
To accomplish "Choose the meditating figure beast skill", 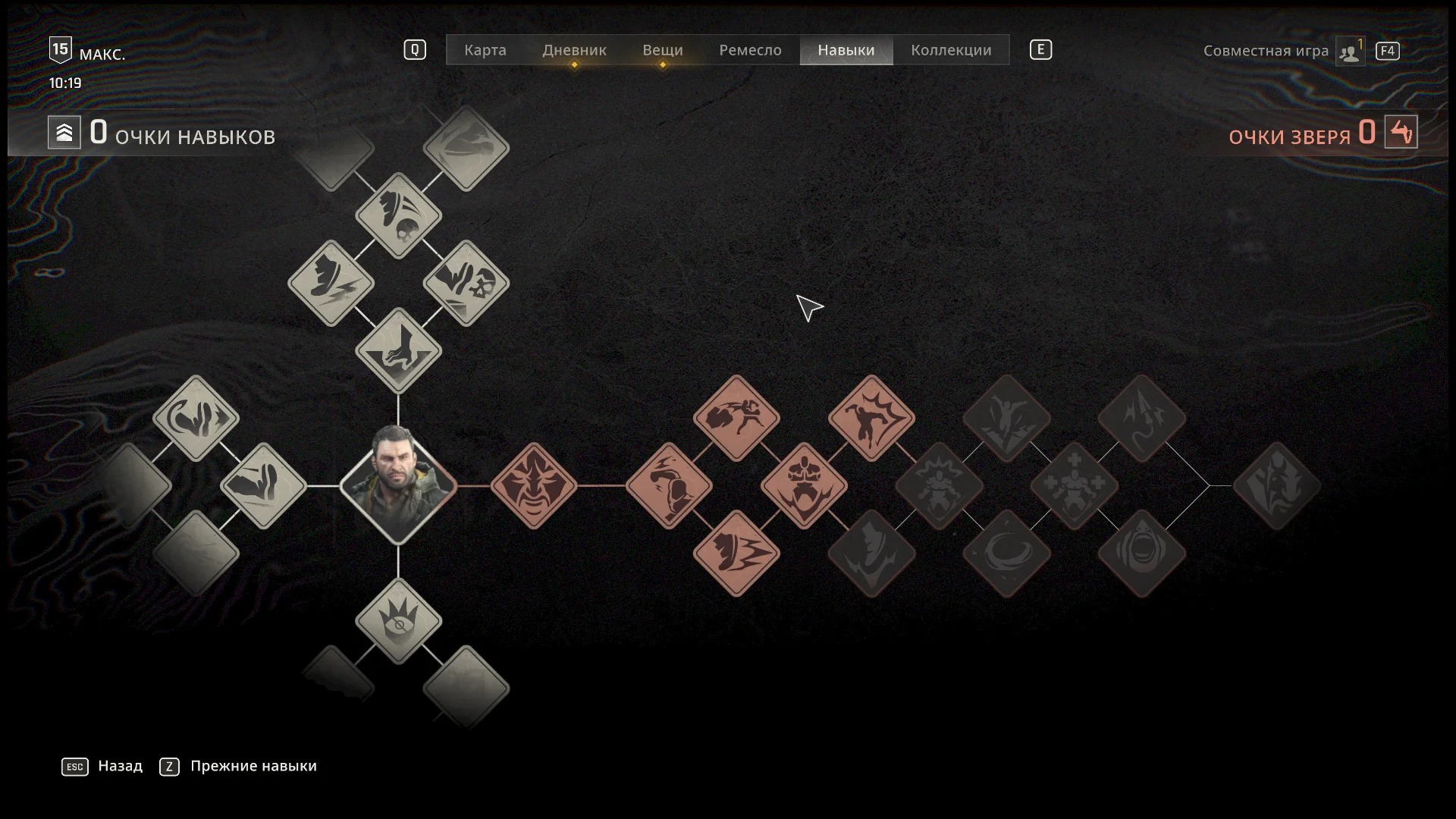I will point(804,485).
